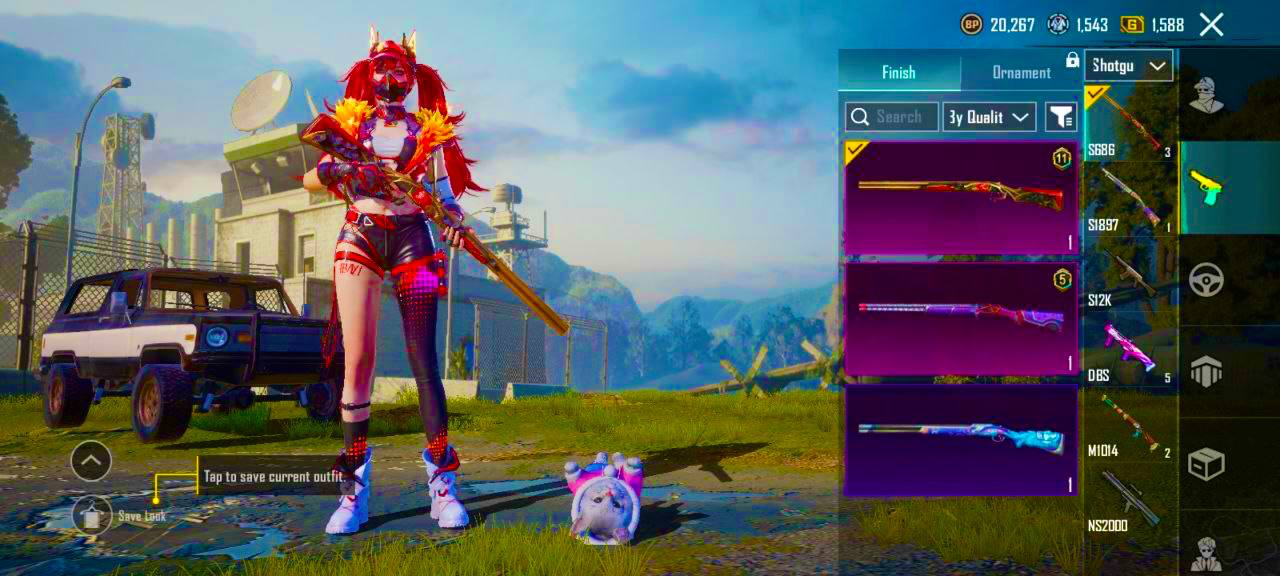Open the vehicle category with steering wheel icon
The width and height of the screenshot is (1280, 576).
(1207, 279)
